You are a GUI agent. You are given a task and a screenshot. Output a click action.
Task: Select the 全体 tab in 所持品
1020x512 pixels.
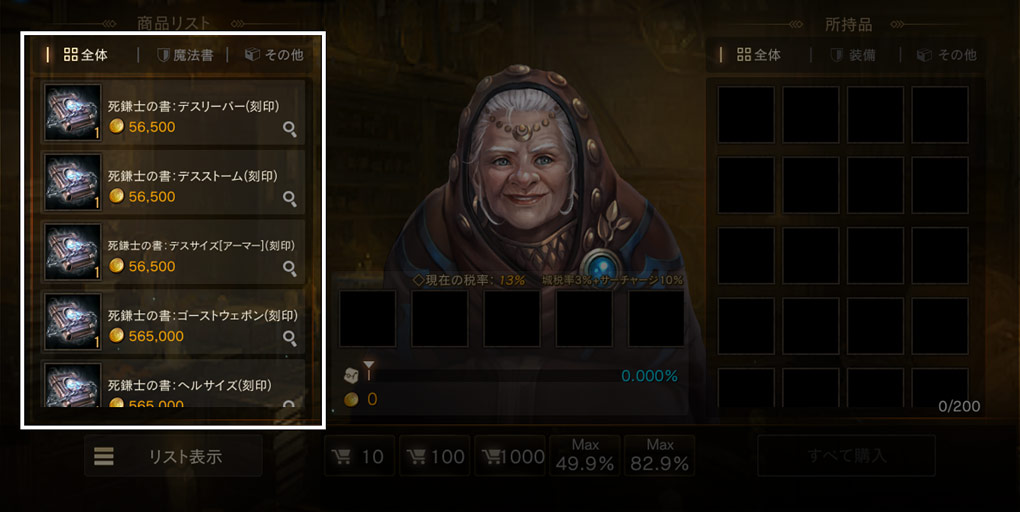click(759, 55)
